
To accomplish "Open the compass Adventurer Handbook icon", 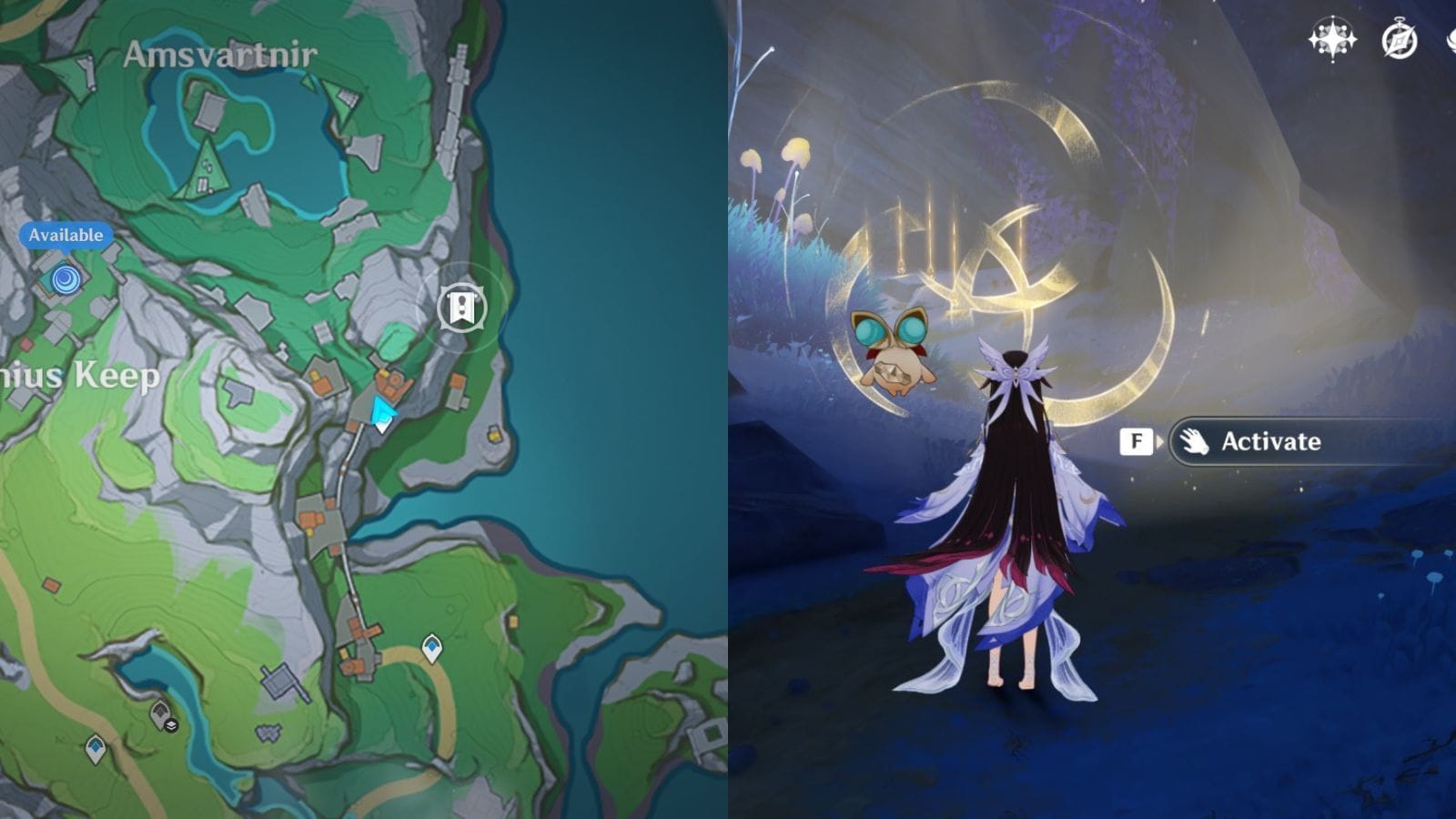I will tap(1399, 41).
